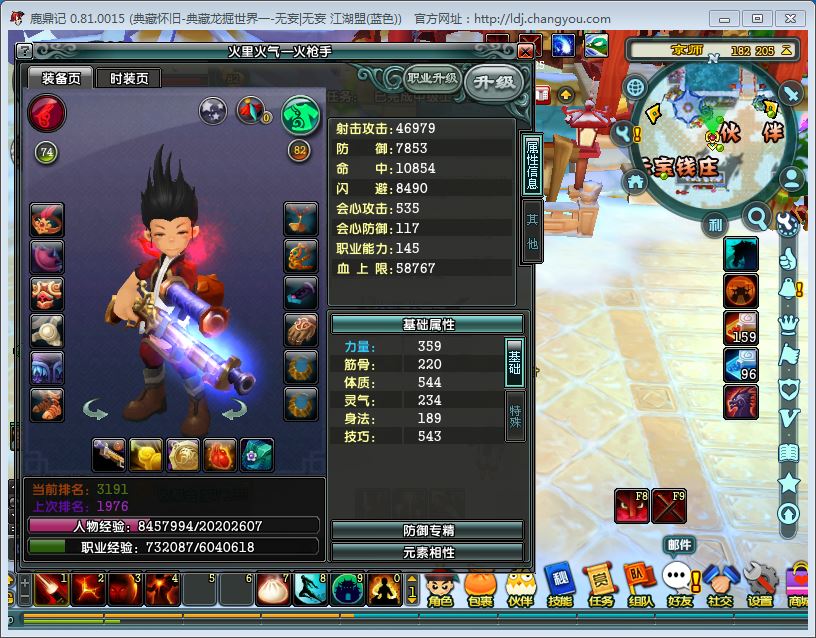This screenshot has width=816, height=638.
Task: Open the 好友 friends chat bubble
Action: click(x=680, y=590)
